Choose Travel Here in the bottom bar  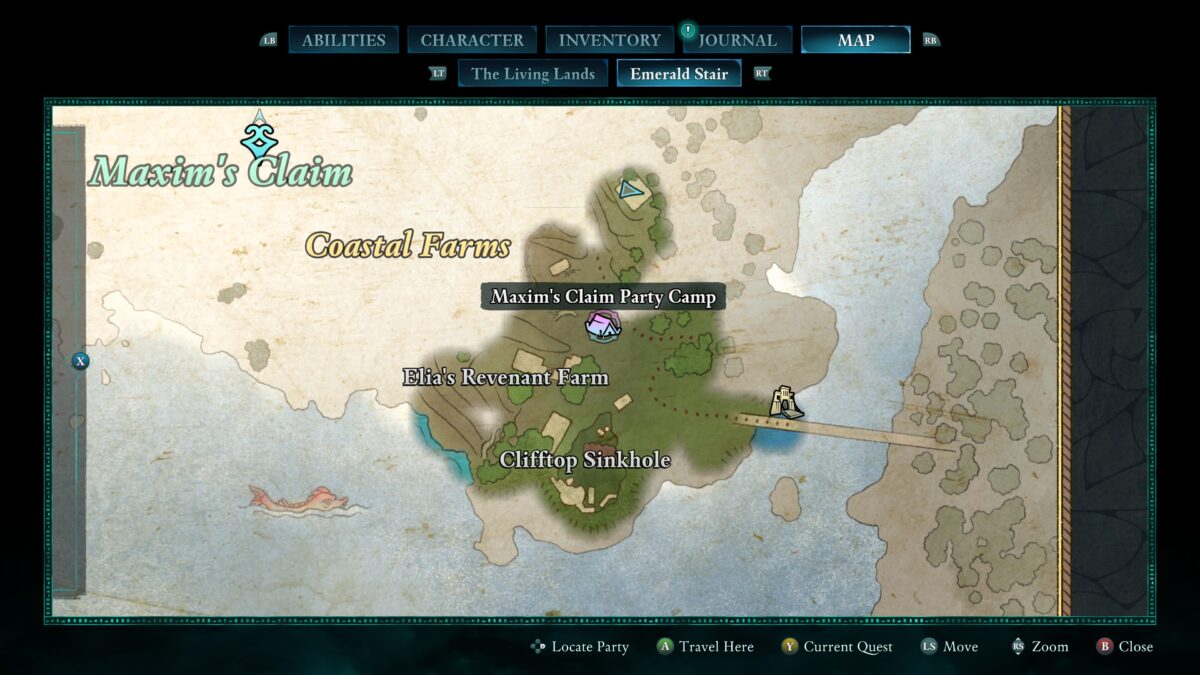[x=705, y=646]
